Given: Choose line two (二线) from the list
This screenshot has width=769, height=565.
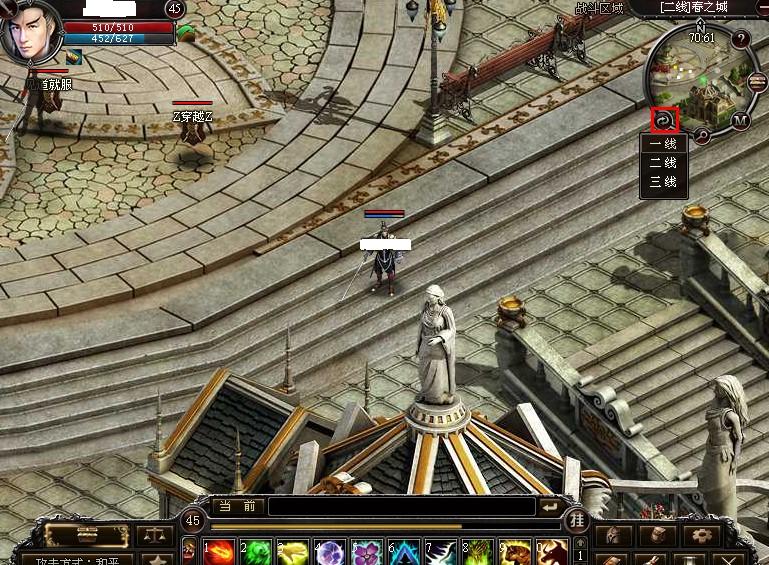Looking at the screenshot, I should point(663,162).
